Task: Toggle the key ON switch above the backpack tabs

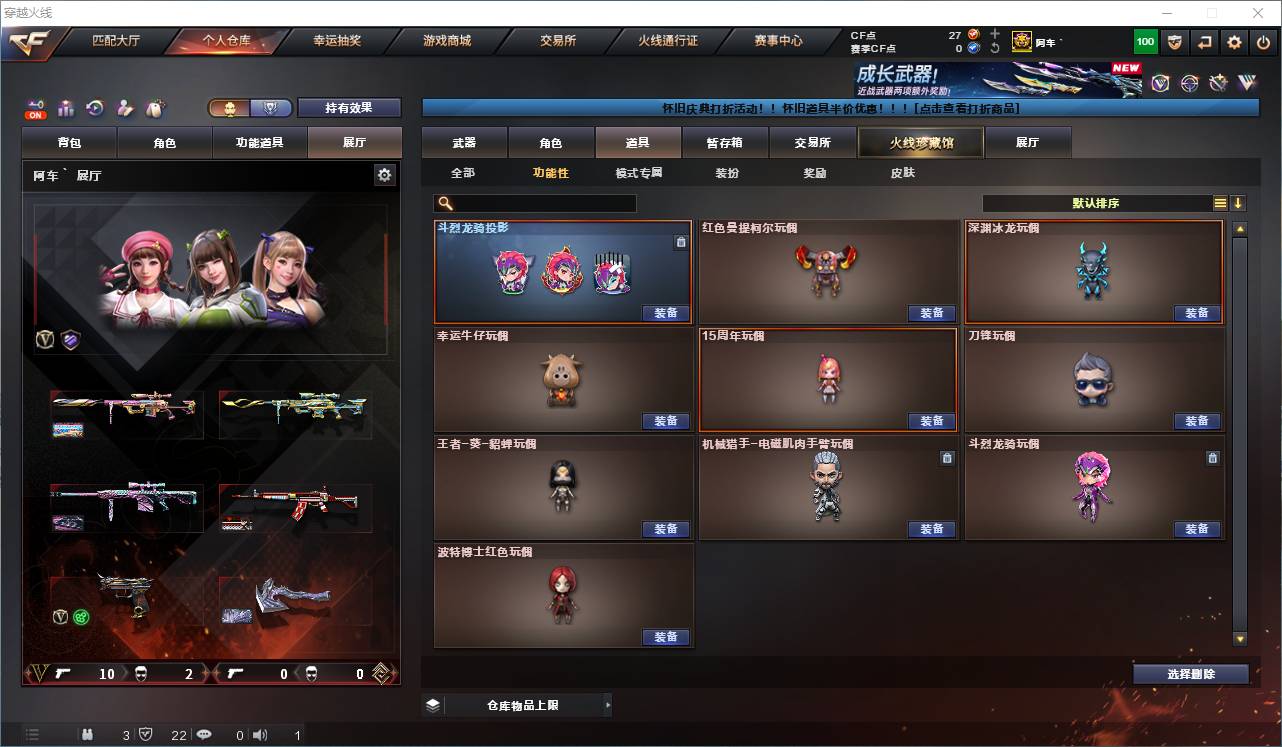Action: (x=36, y=107)
